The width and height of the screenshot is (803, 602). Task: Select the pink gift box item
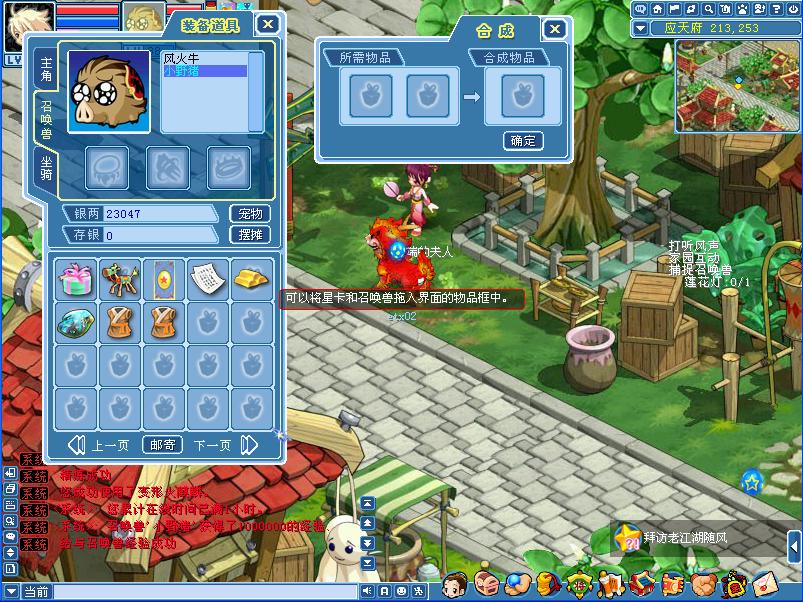[75, 278]
